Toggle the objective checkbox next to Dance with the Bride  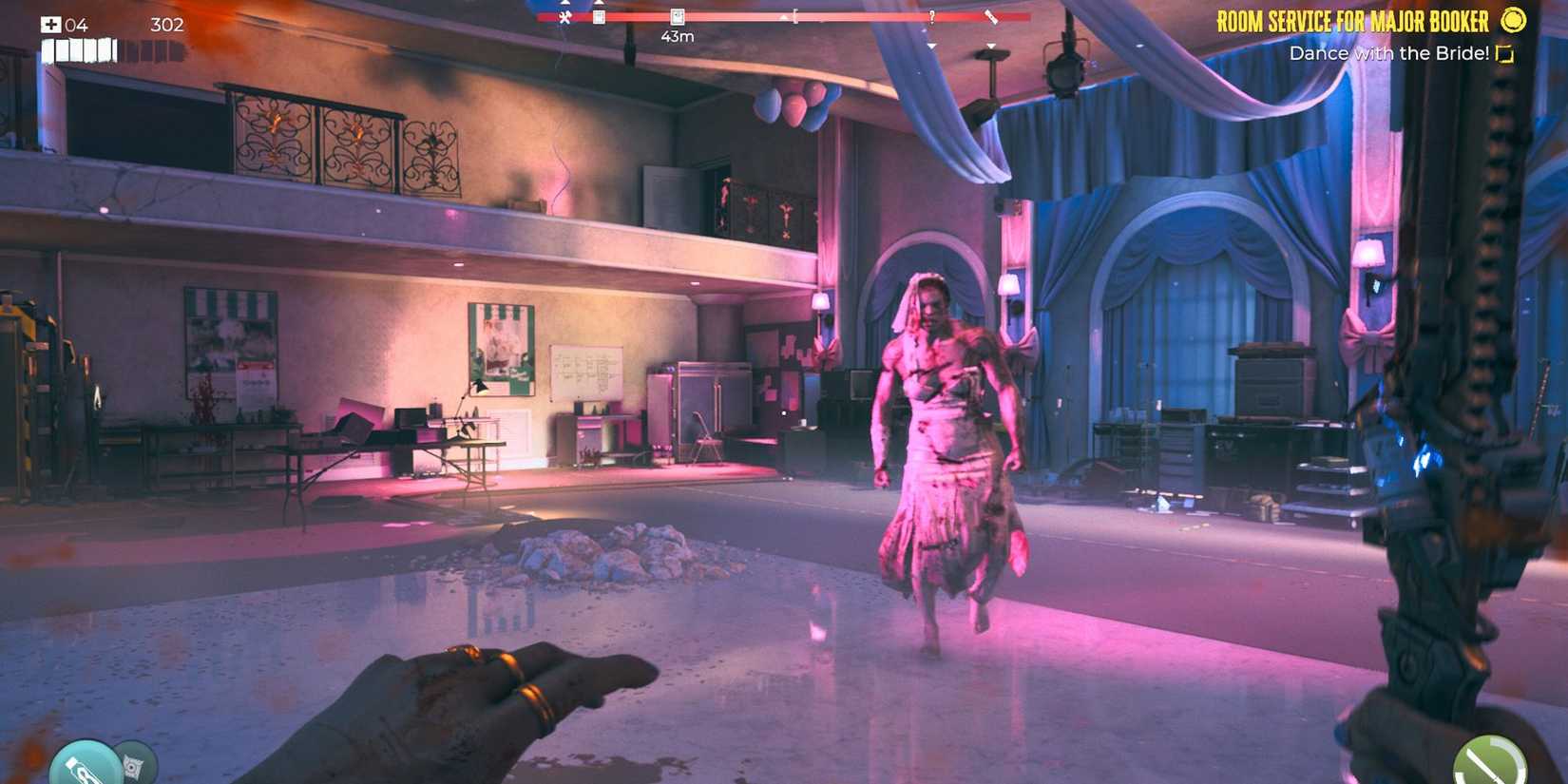point(1503,54)
